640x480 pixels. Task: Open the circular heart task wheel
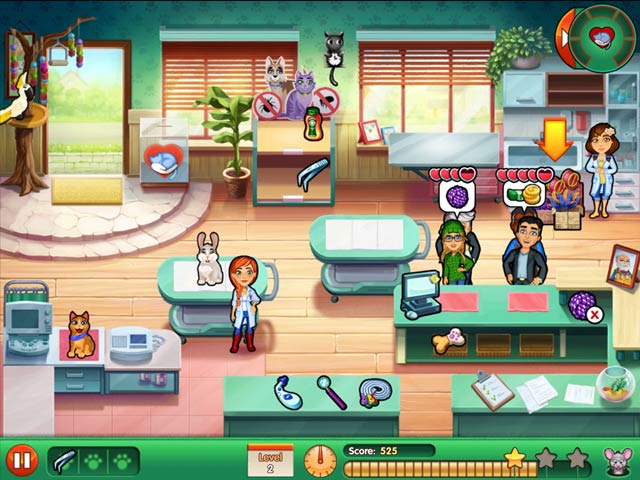602,40
